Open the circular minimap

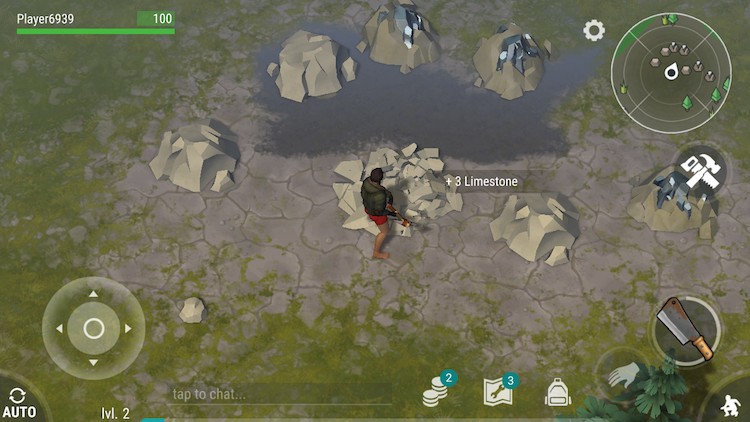(x=670, y=69)
